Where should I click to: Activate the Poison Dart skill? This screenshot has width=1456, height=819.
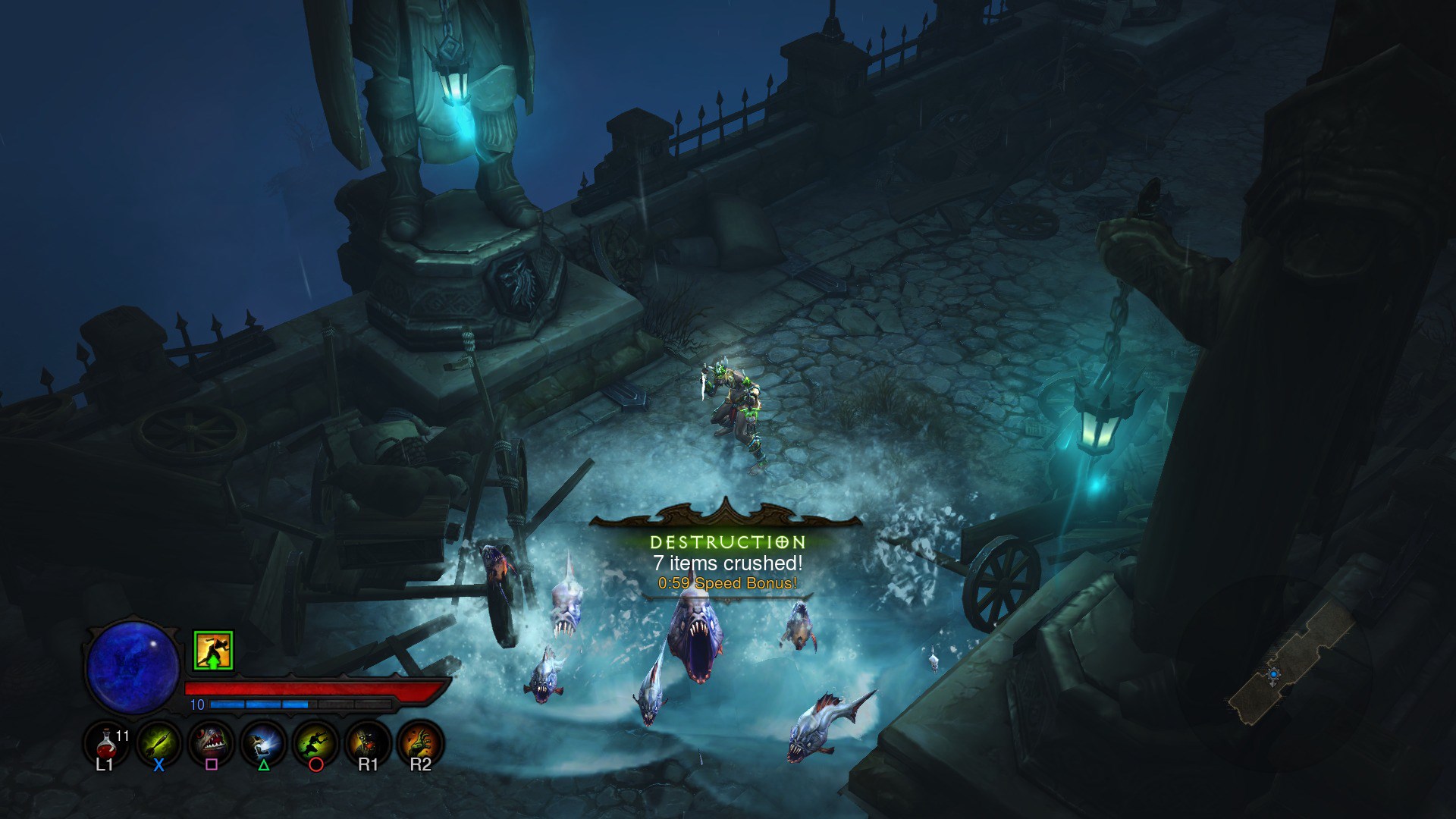pyautogui.click(x=158, y=742)
